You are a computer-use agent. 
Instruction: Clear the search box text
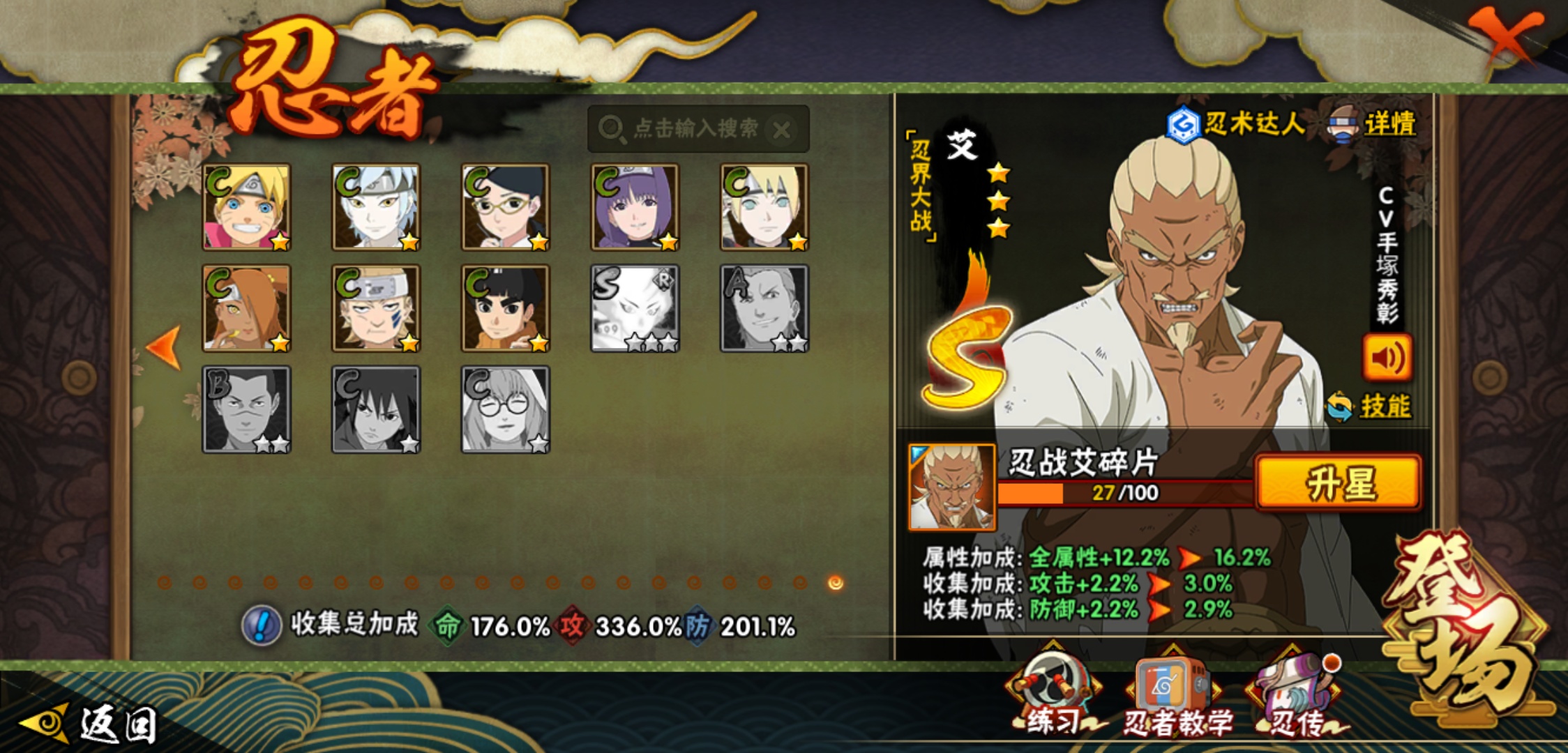tap(782, 130)
